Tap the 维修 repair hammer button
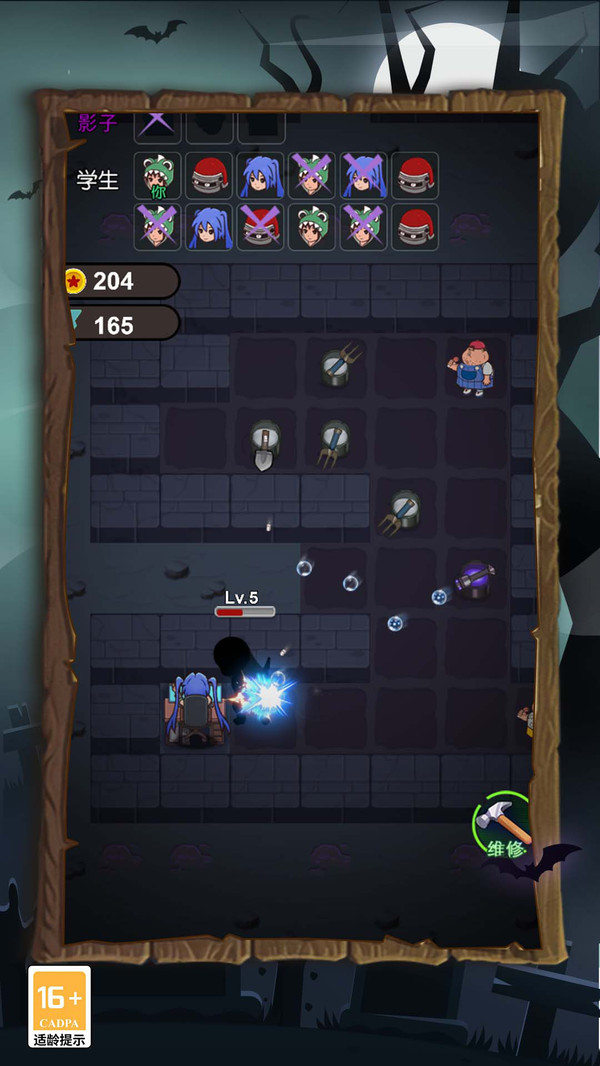Image resolution: width=600 pixels, height=1066 pixels. (503, 826)
